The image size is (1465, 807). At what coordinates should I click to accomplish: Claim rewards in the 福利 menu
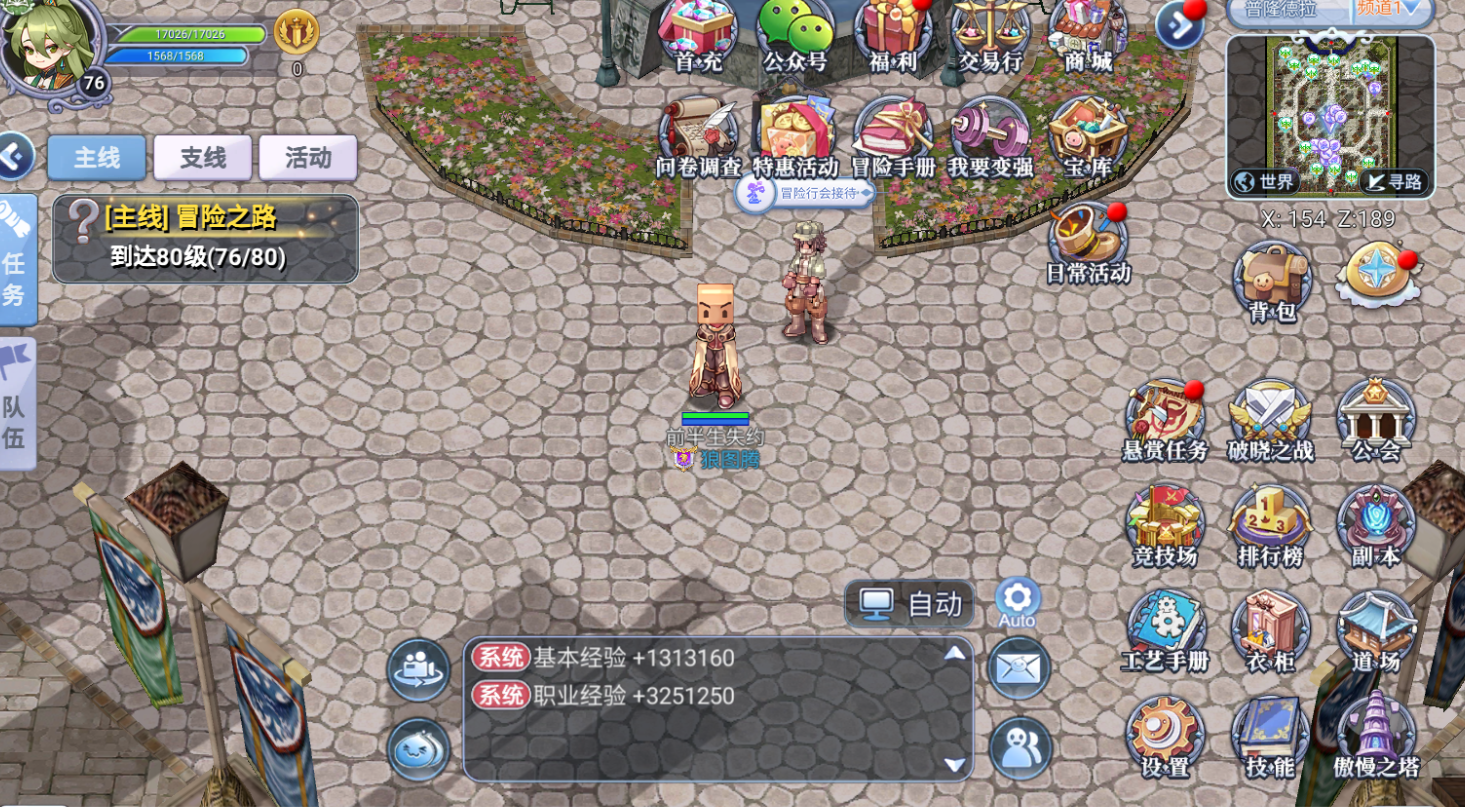coord(893,34)
